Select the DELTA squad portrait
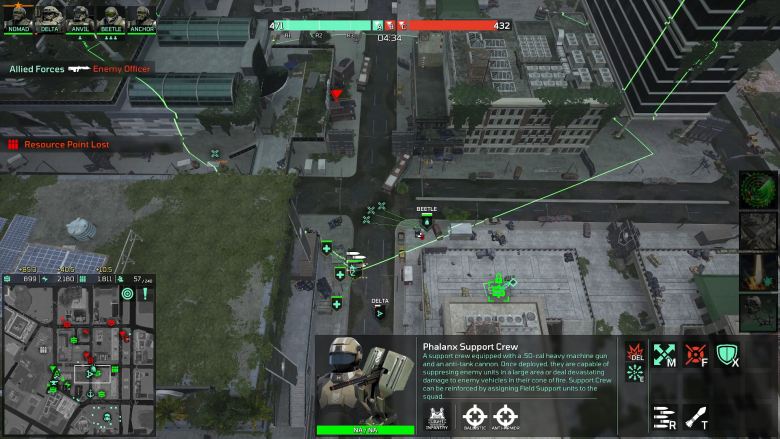This screenshot has height=439, width=780. point(49,16)
